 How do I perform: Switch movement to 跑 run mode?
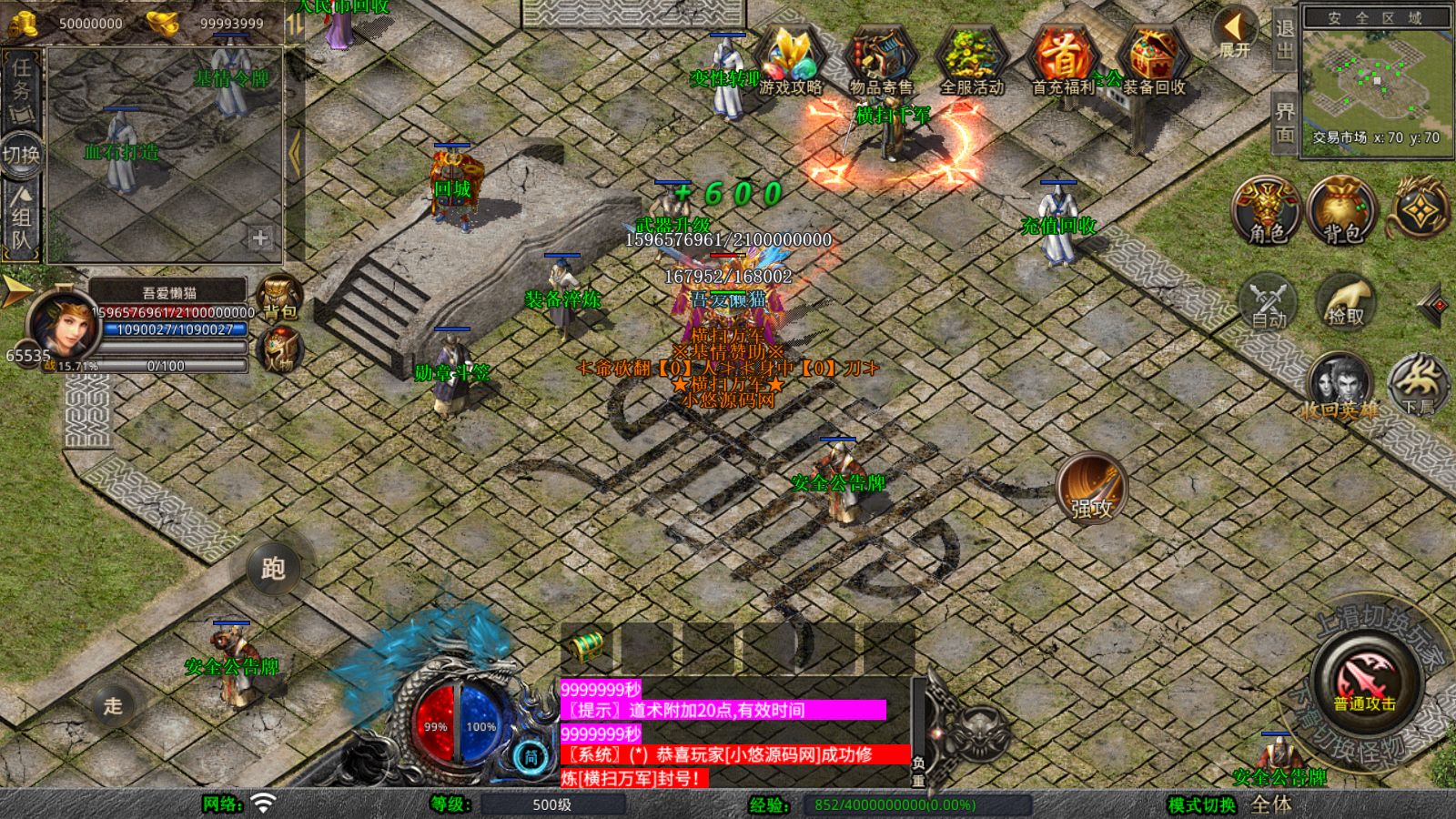point(273,569)
